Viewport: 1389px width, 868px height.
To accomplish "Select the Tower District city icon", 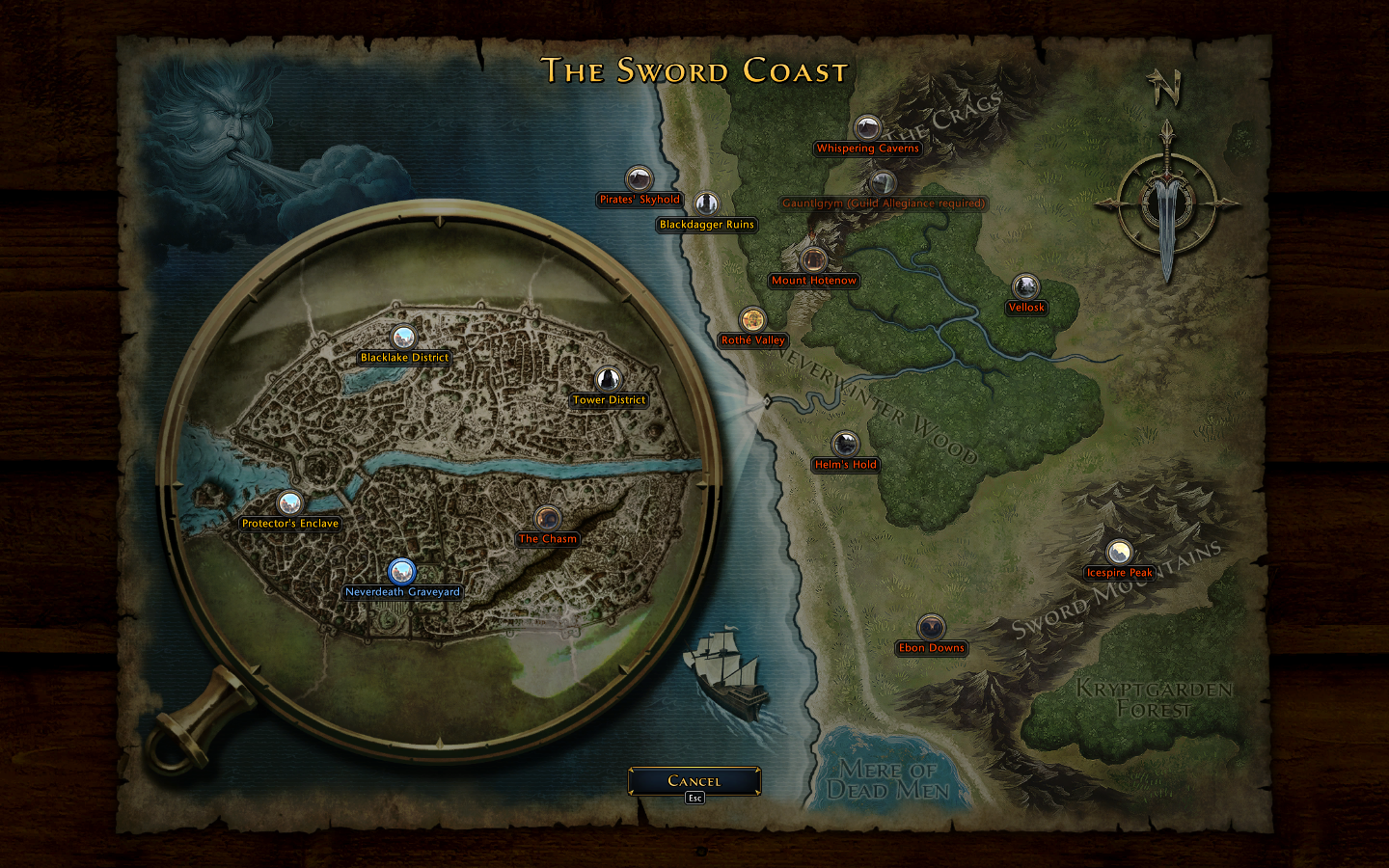I will [608, 380].
